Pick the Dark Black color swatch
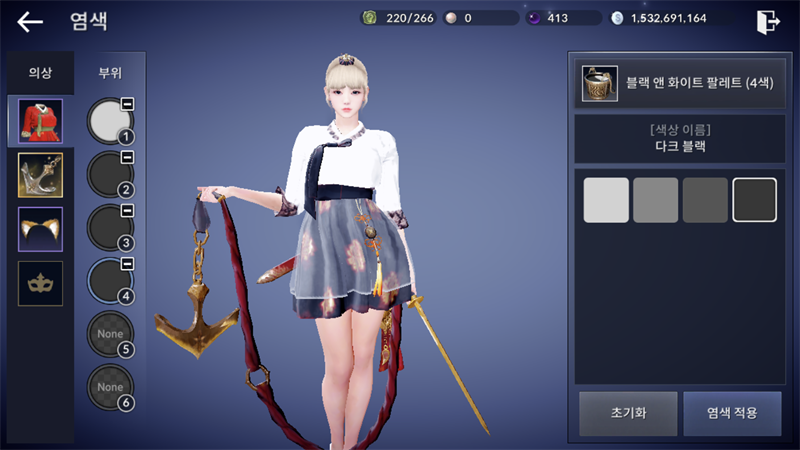Viewport: 800px width, 450px height. click(x=754, y=200)
